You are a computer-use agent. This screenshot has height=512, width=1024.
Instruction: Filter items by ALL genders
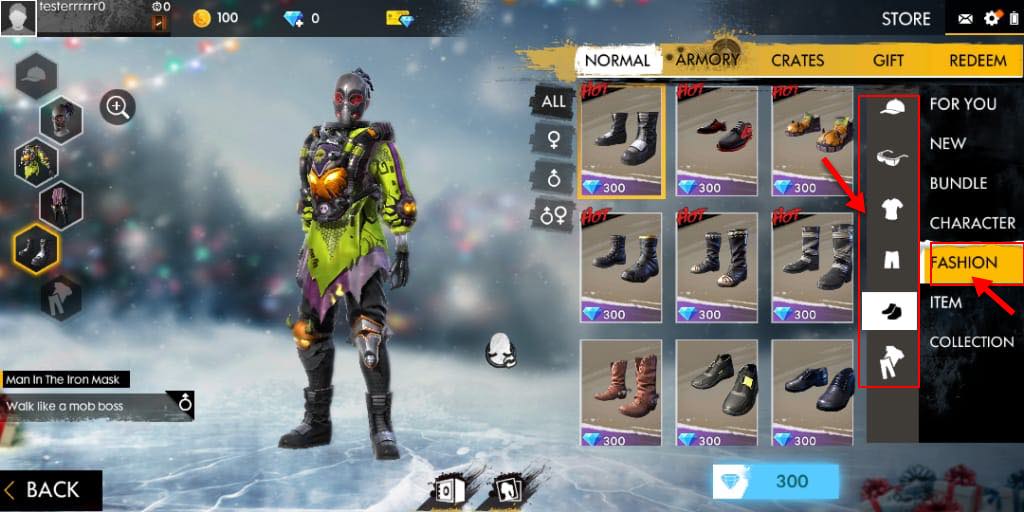tap(553, 101)
